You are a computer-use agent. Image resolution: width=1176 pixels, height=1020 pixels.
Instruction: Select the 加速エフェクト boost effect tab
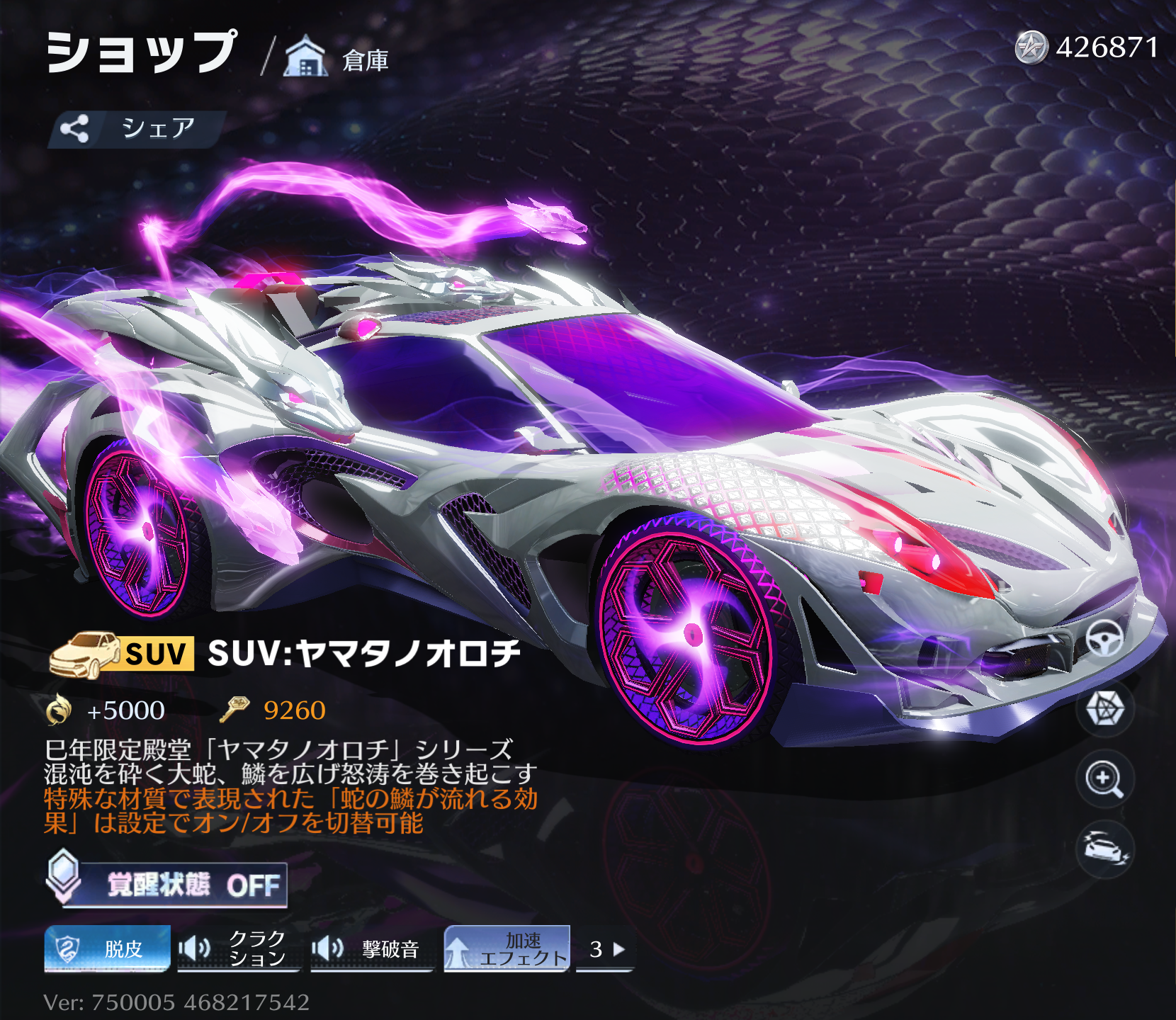(507, 948)
